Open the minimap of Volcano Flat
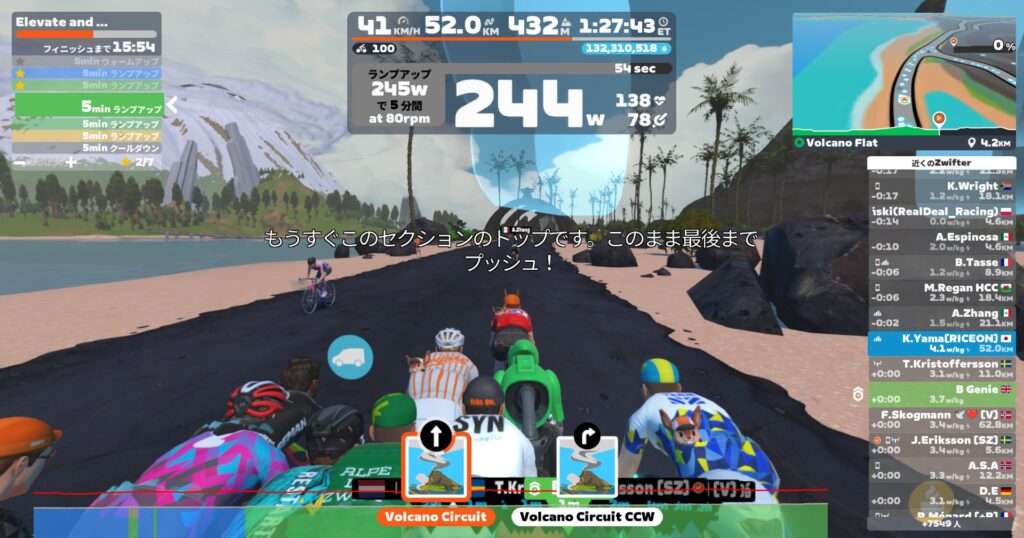This screenshot has height=538, width=1024. pyautogui.click(x=903, y=75)
